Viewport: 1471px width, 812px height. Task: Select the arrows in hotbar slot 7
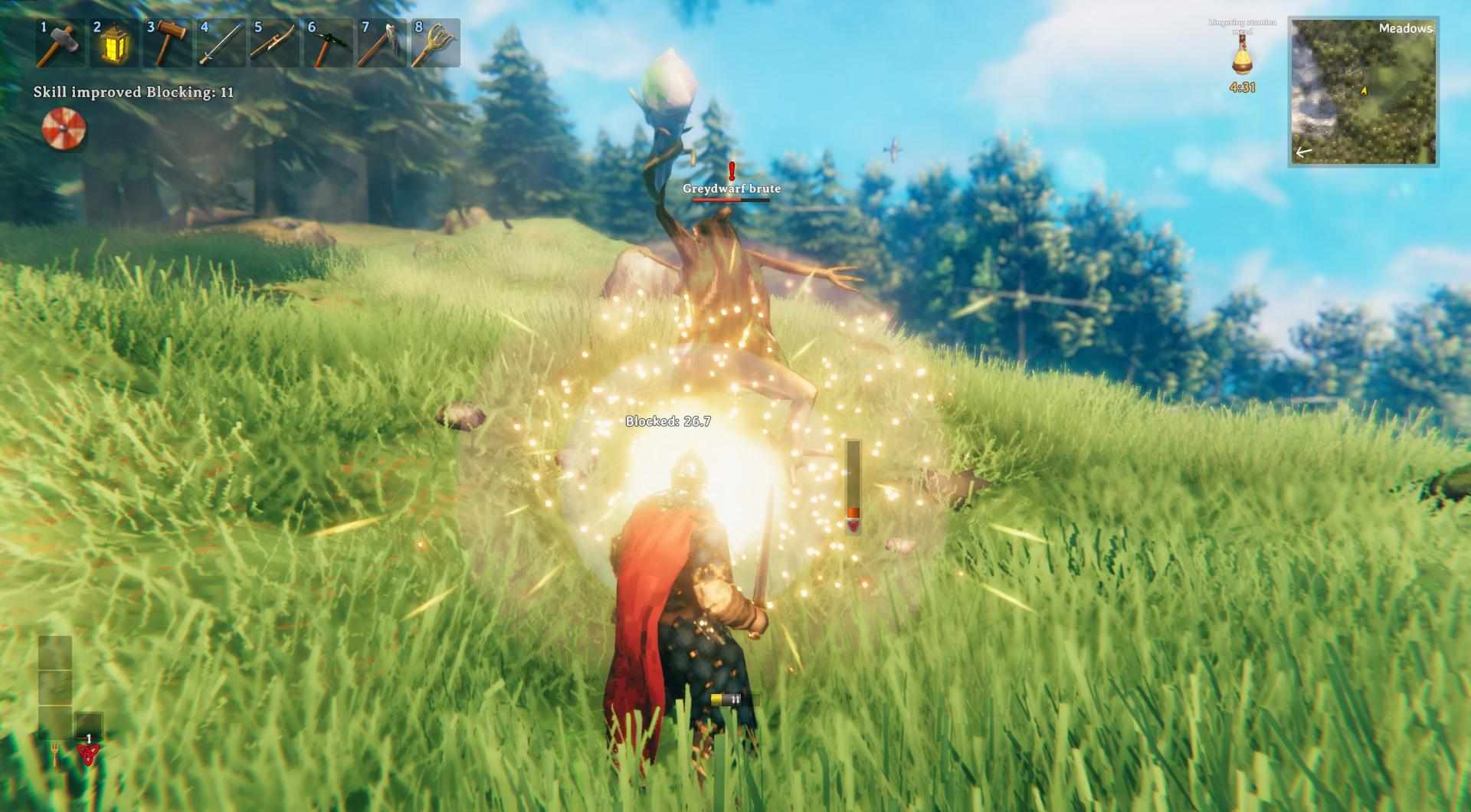pos(384,44)
